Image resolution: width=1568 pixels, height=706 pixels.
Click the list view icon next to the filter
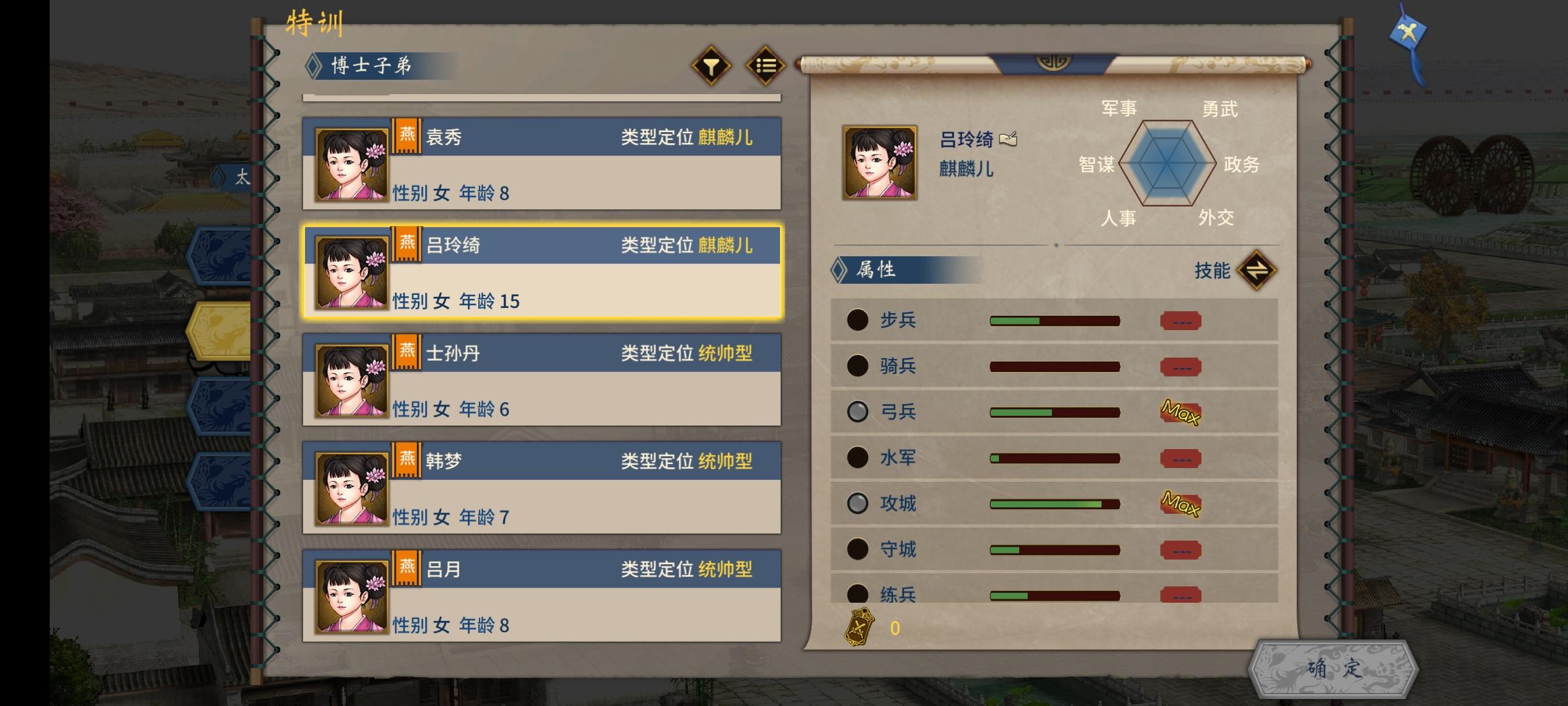(x=766, y=65)
